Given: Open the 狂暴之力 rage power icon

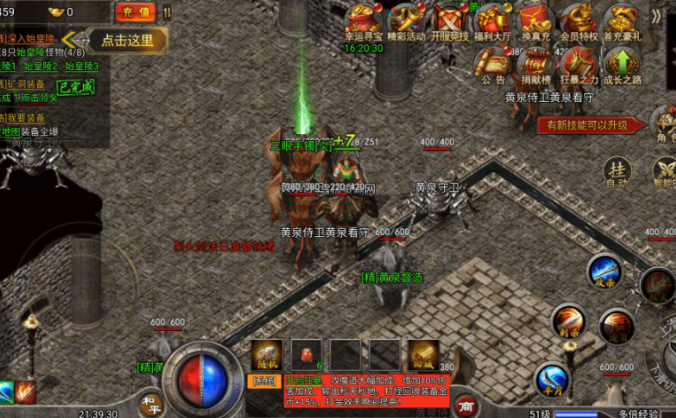Looking at the screenshot, I should click(578, 64).
